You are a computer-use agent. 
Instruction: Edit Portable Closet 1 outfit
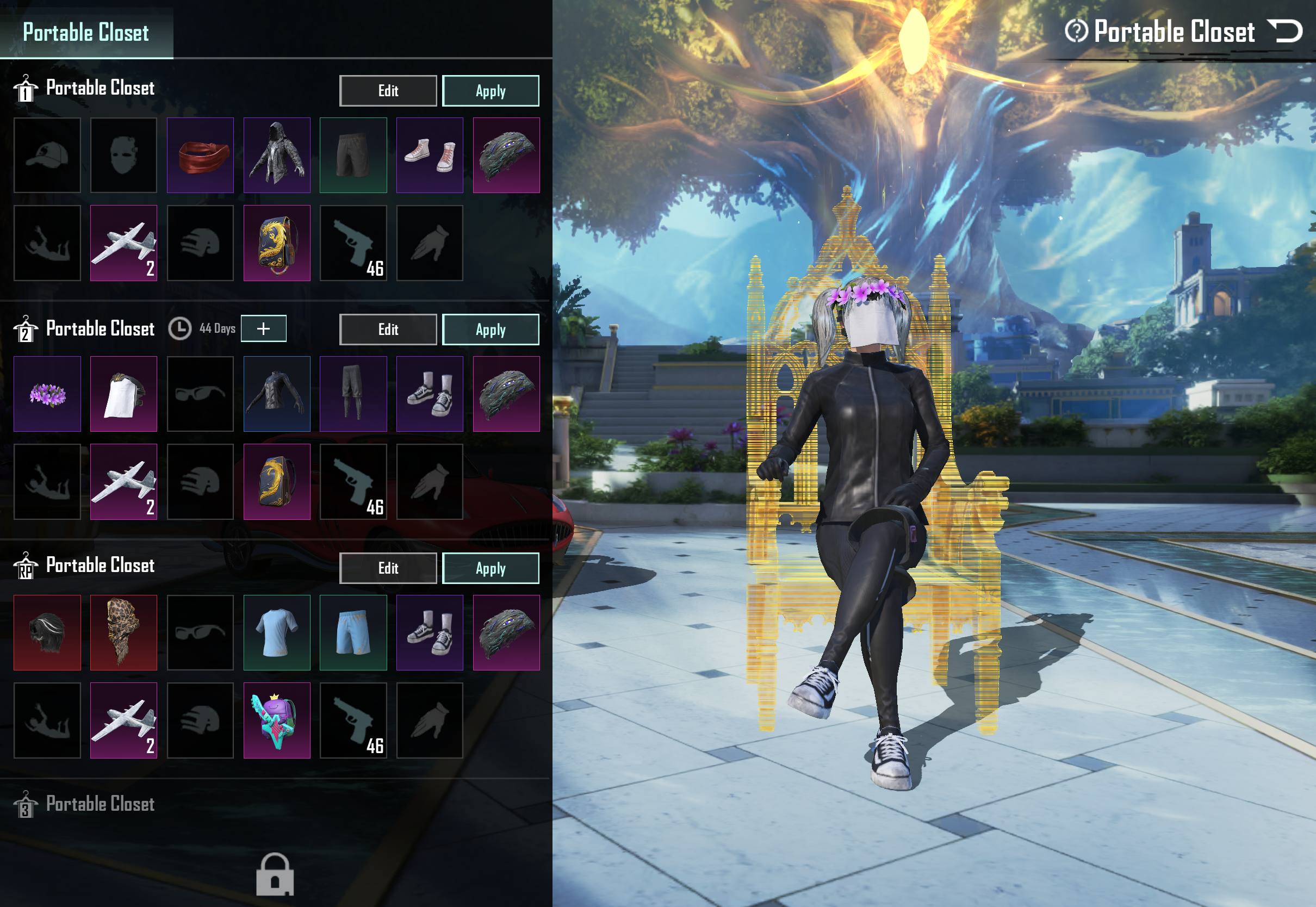point(388,91)
